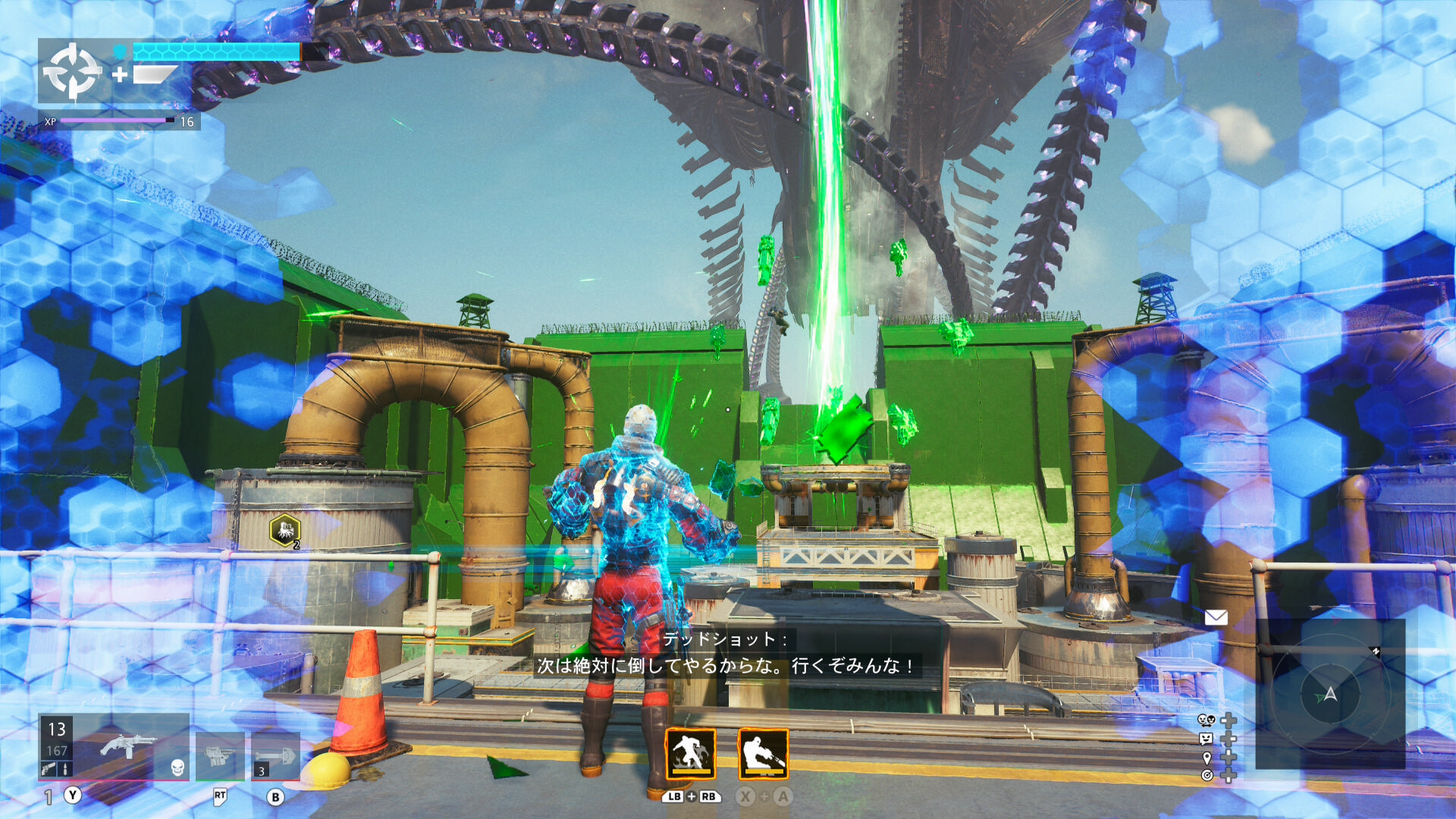Click the Deadshot crosshair character portrait
Image resolution: width=1456 pixels, height=819 pixels.
[72, 71]
